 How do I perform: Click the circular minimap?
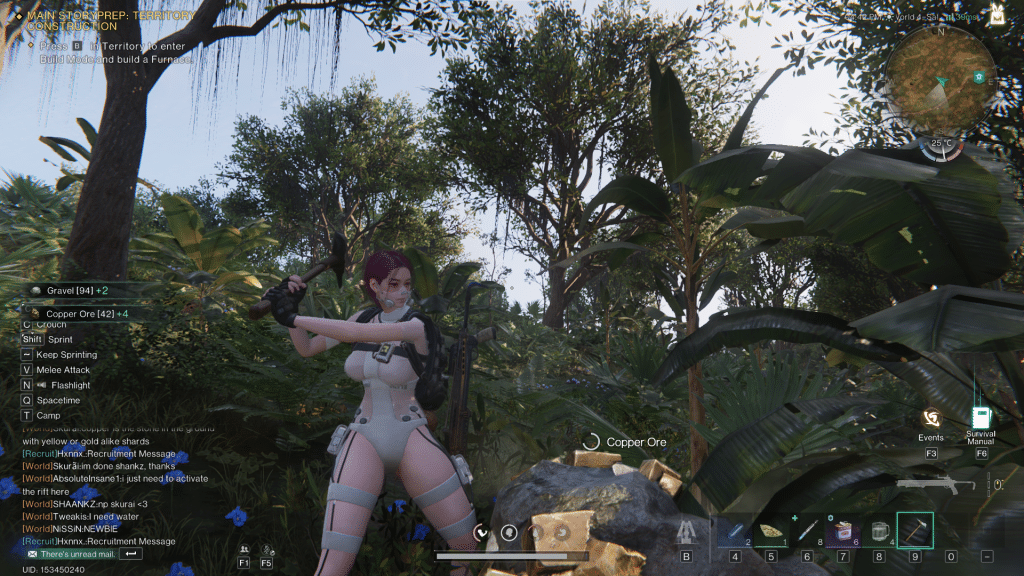[940, 82]
